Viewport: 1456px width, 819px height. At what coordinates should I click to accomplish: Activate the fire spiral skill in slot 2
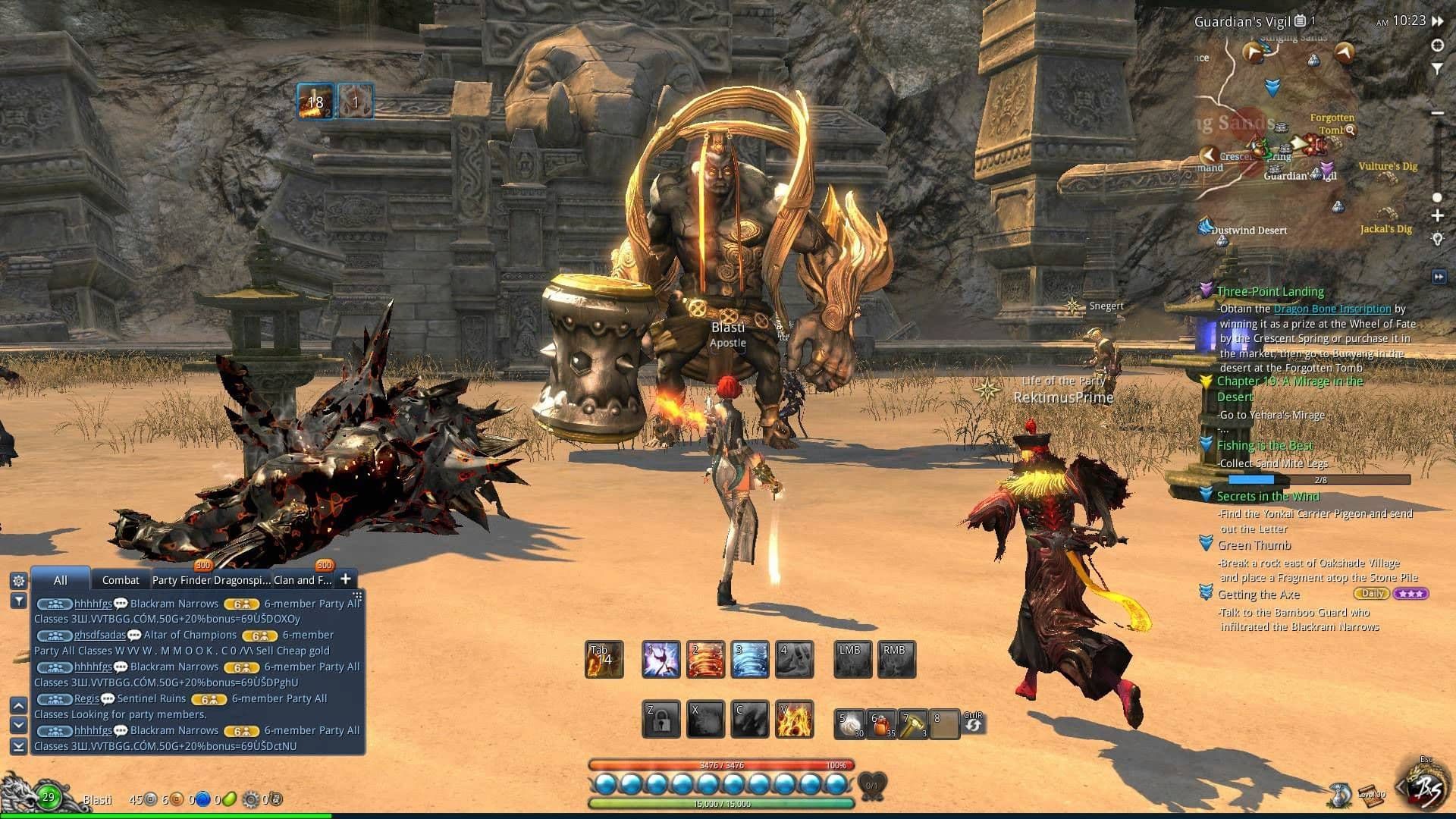tap(705, 658)
